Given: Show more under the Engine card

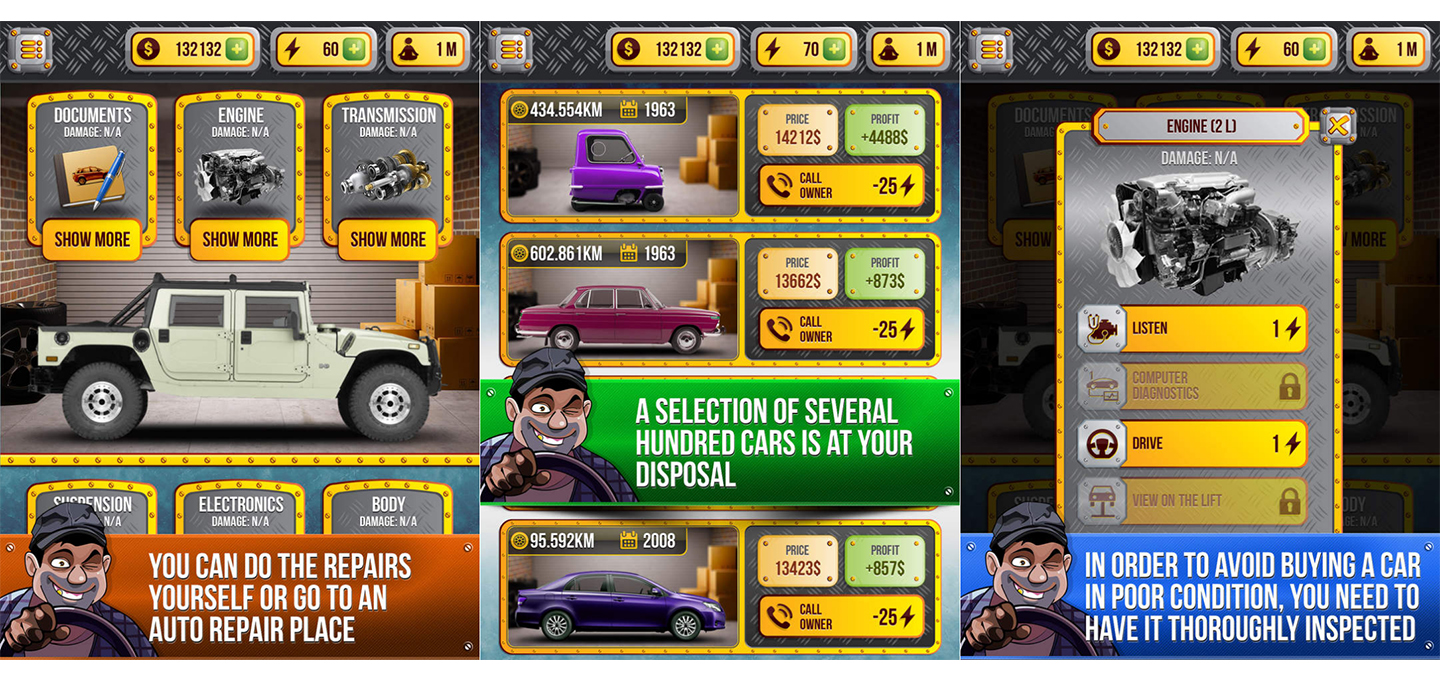Looking at the screenshot, I should coord(240,240).
